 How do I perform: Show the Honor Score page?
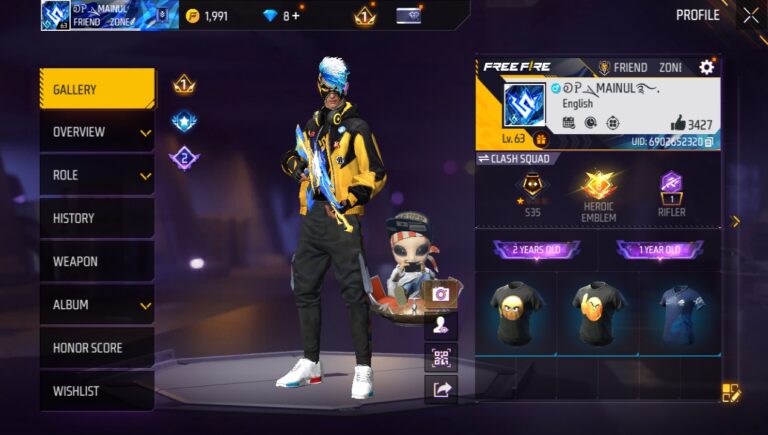coord(97,348)
